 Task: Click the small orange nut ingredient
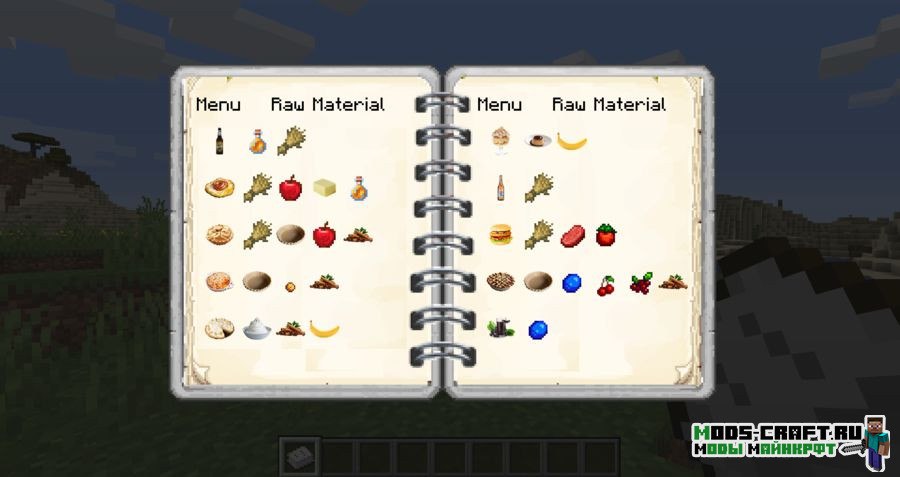290,285
